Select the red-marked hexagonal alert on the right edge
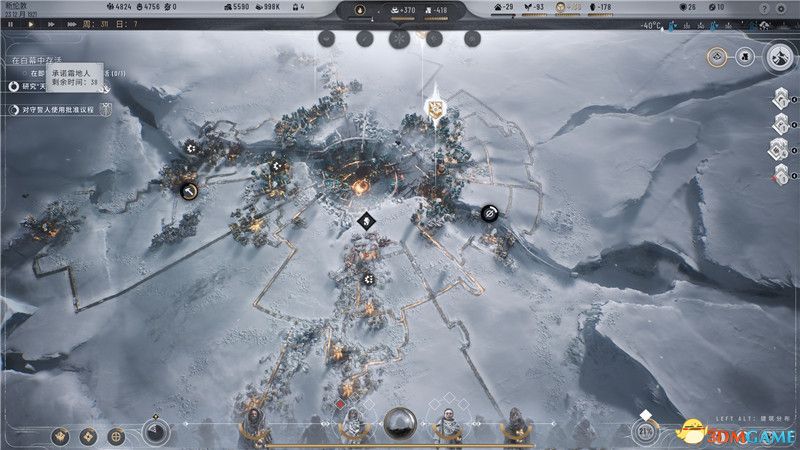The height and width of the screenshot is (450, 800). (782, 176)
